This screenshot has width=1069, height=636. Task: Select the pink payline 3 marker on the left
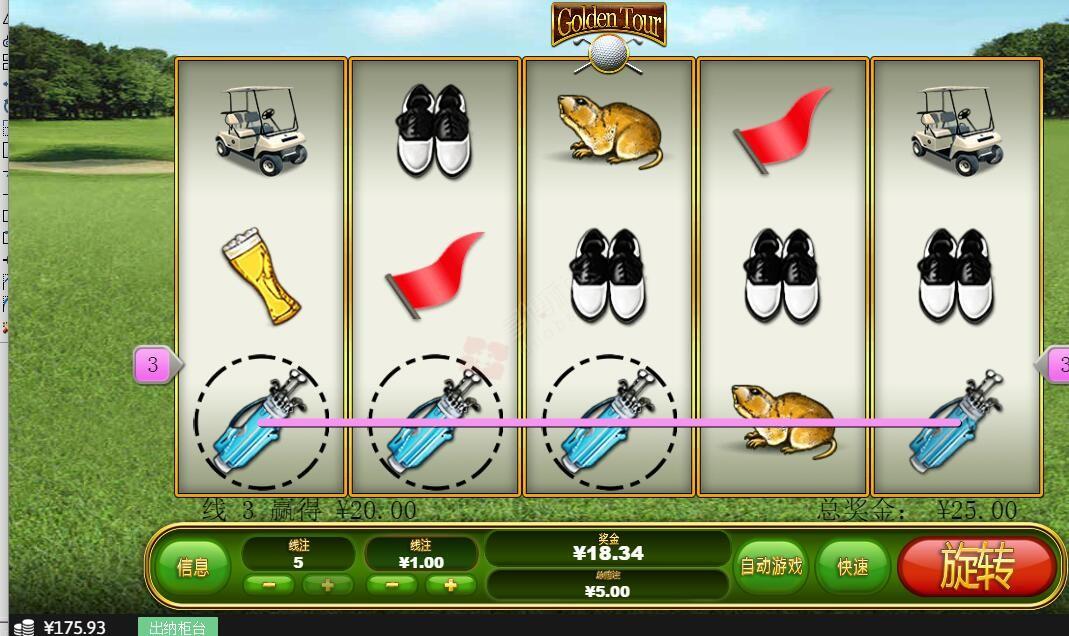point(153,365)
